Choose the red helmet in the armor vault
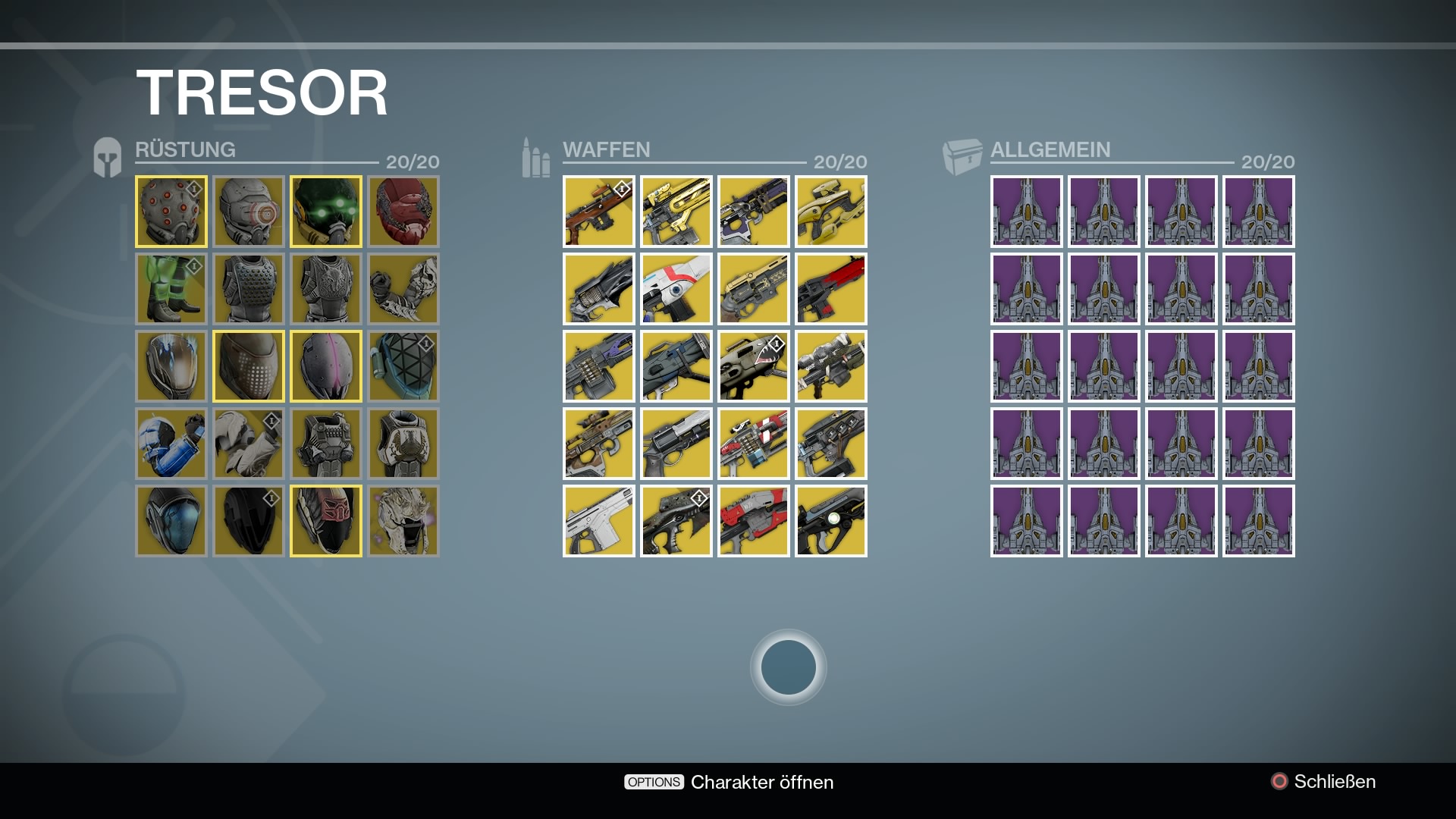The width and height of the screenshot is (1456, 819). point(403,212)
